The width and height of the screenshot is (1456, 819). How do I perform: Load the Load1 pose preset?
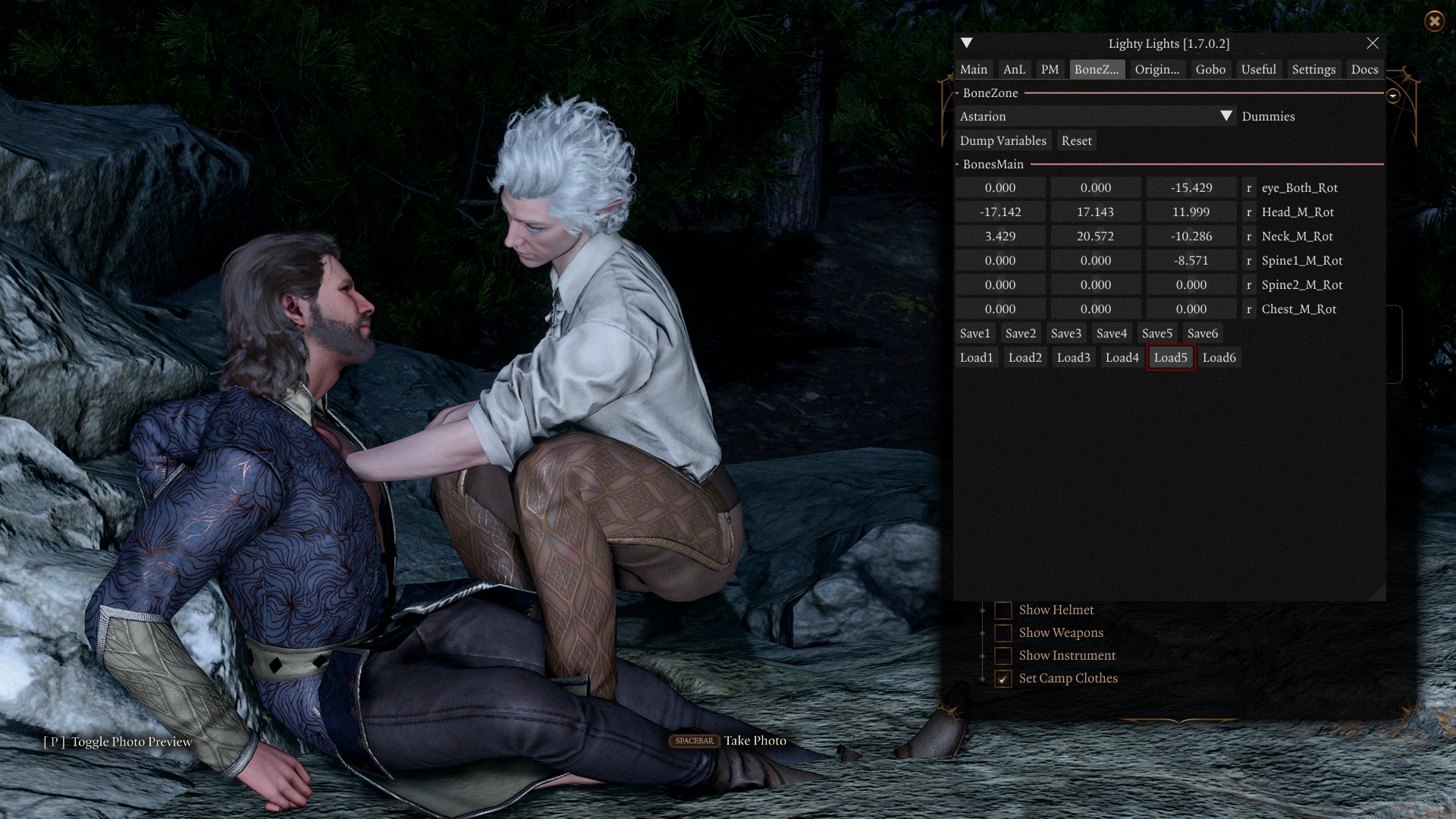pyautogui.click(x=976, y=358)
